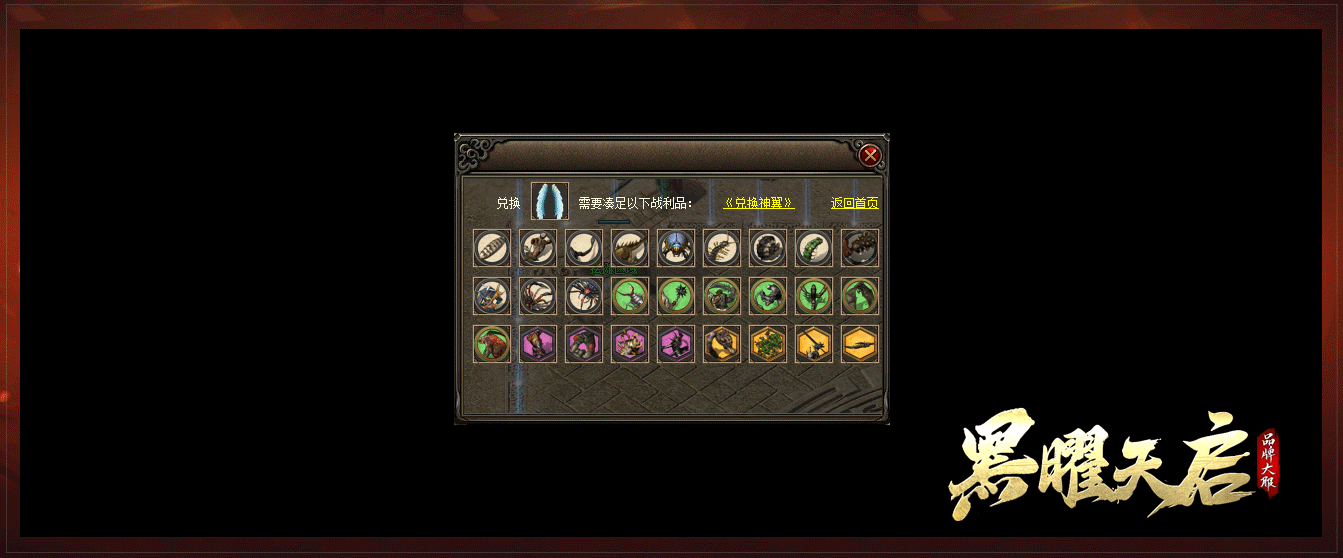Click the 《兑换神翼》 exchange link
Screen dimensions: 1343x558
[x=759, y=203]
